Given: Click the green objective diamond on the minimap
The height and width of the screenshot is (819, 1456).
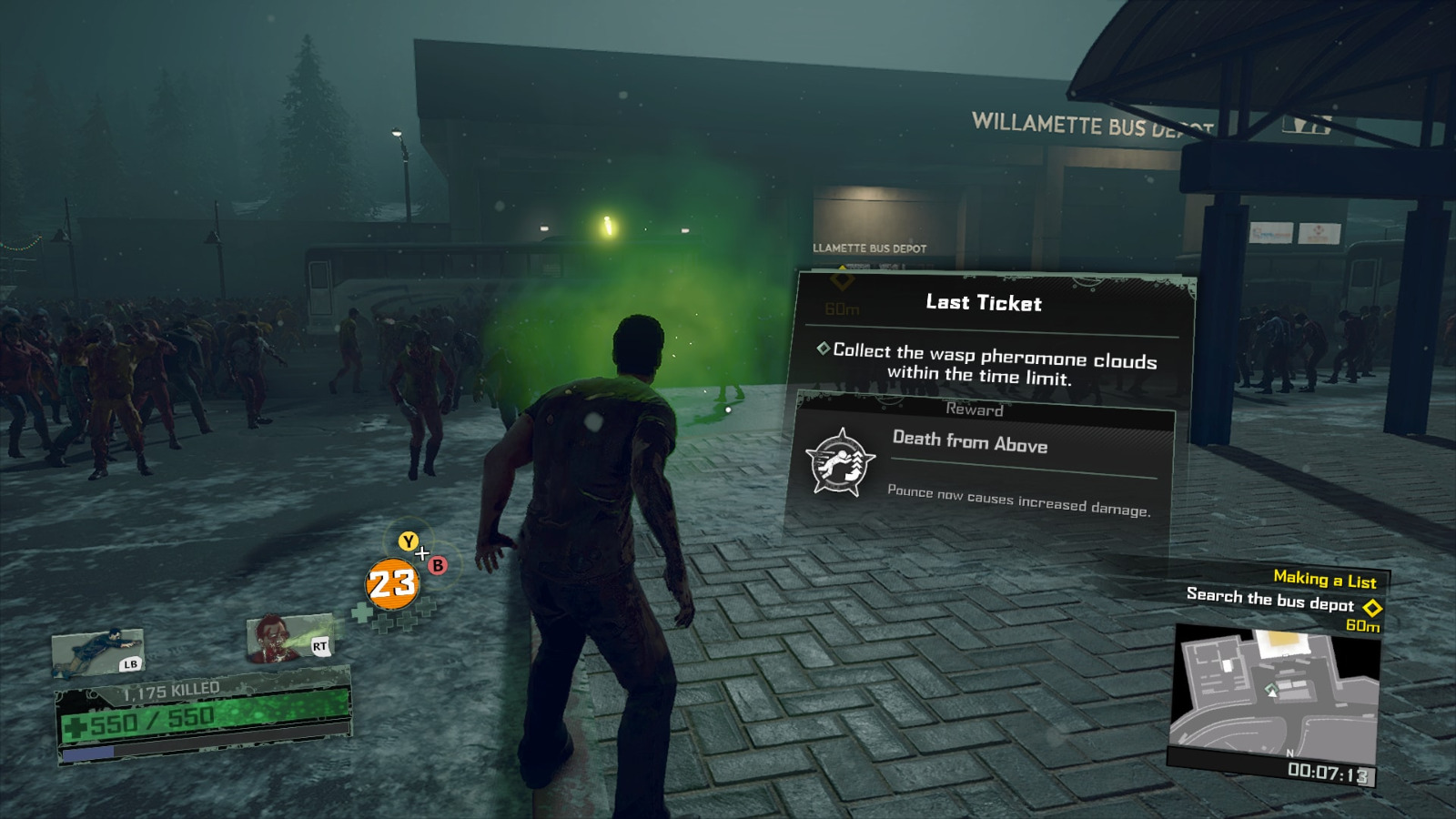Looking at the screenshot, I should pyautogui.click(x=1270, y=688).
